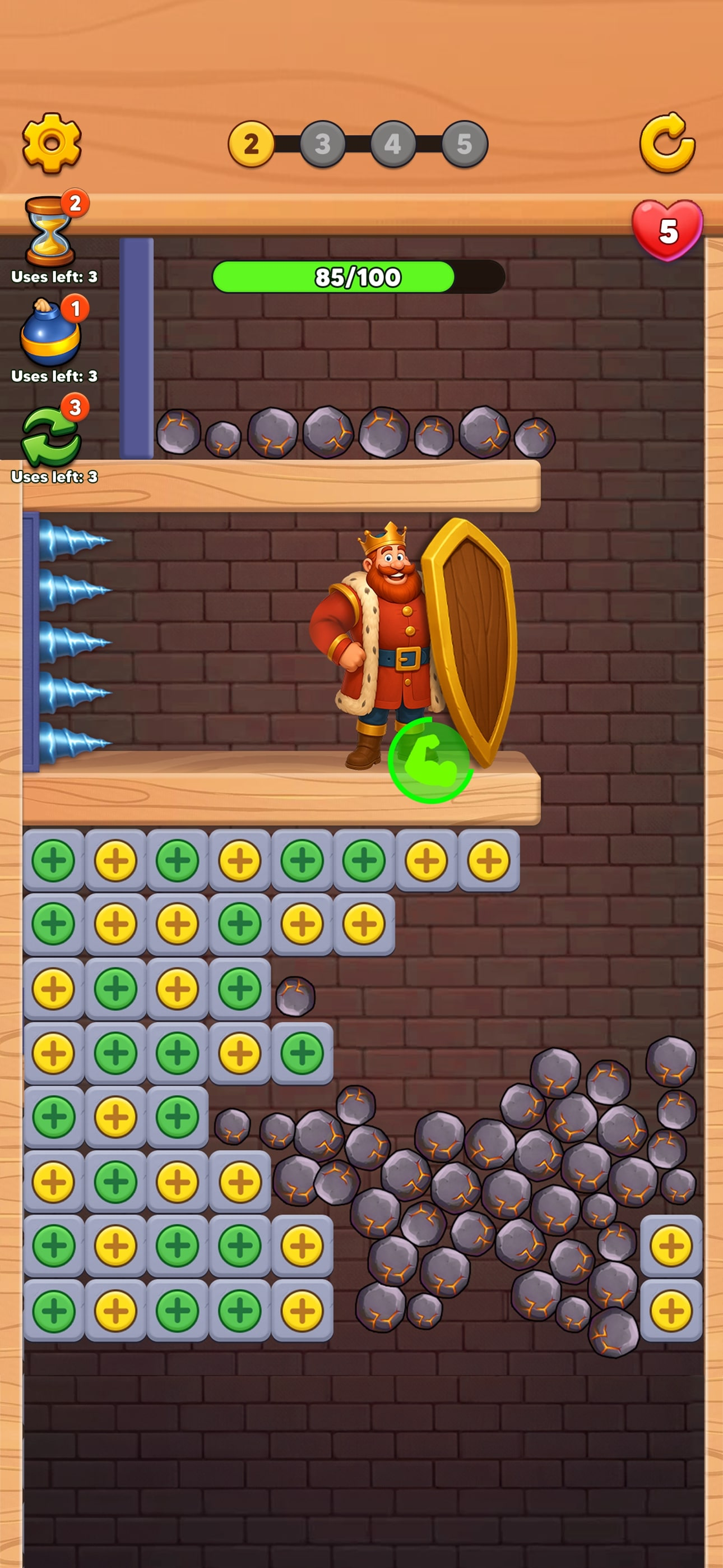723x1568 pixels.
Task: Activate the hourglass time booster
Action: pyautogui.click(x=50, y=231)
